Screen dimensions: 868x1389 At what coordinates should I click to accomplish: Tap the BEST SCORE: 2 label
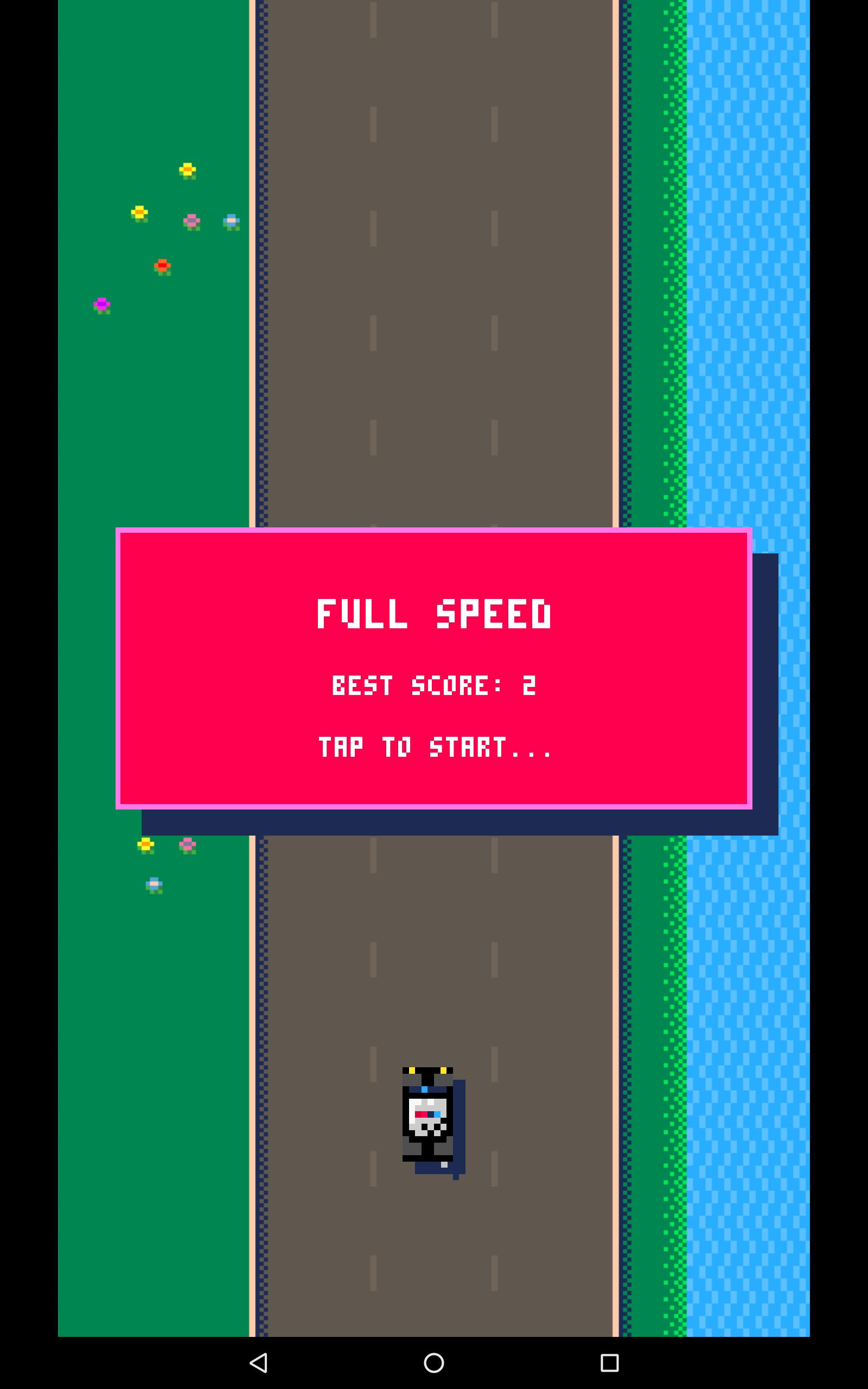pyautogui.click(x=435, y=685)
